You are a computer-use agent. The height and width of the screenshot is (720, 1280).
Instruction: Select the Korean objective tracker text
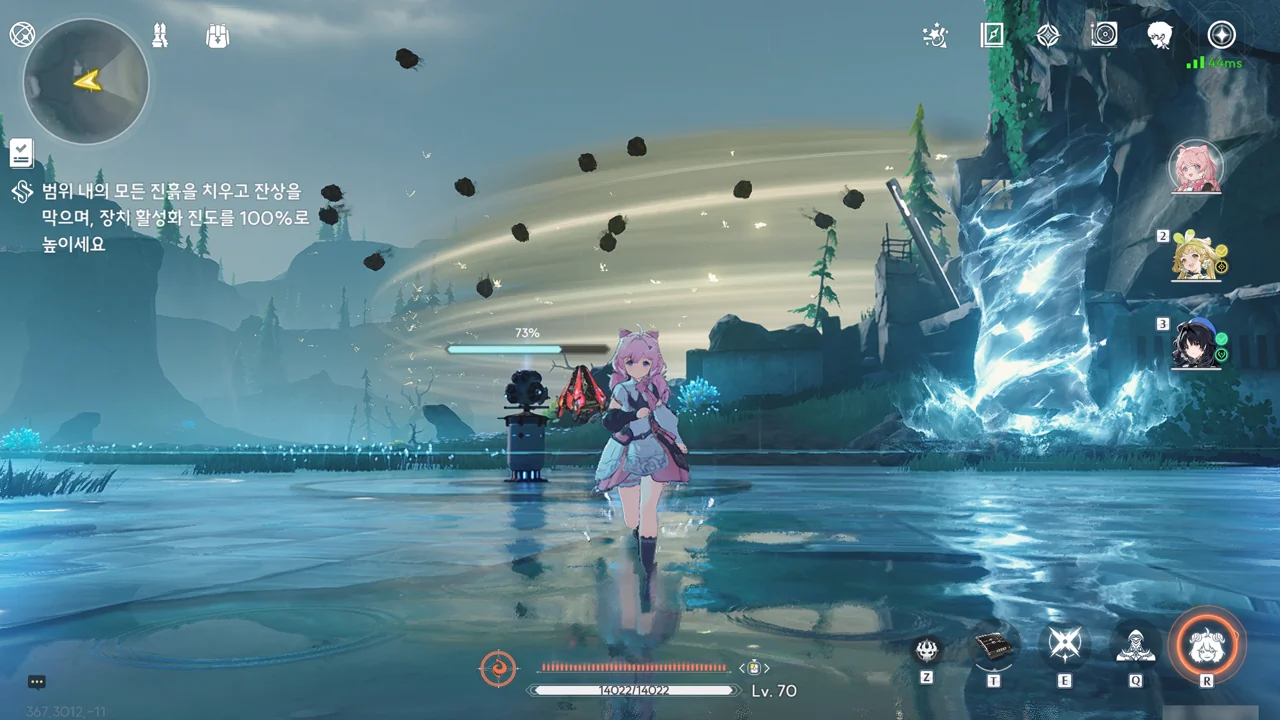click(x=175, y=216)
